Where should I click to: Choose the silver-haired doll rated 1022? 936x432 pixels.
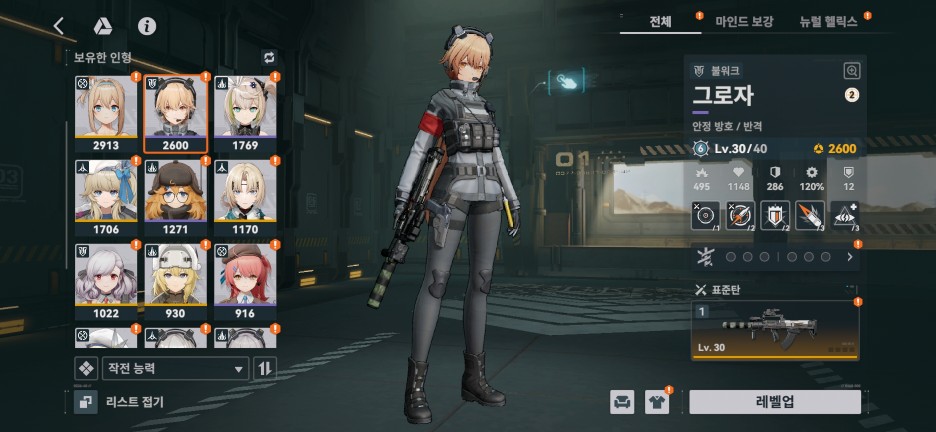(105, 281)
